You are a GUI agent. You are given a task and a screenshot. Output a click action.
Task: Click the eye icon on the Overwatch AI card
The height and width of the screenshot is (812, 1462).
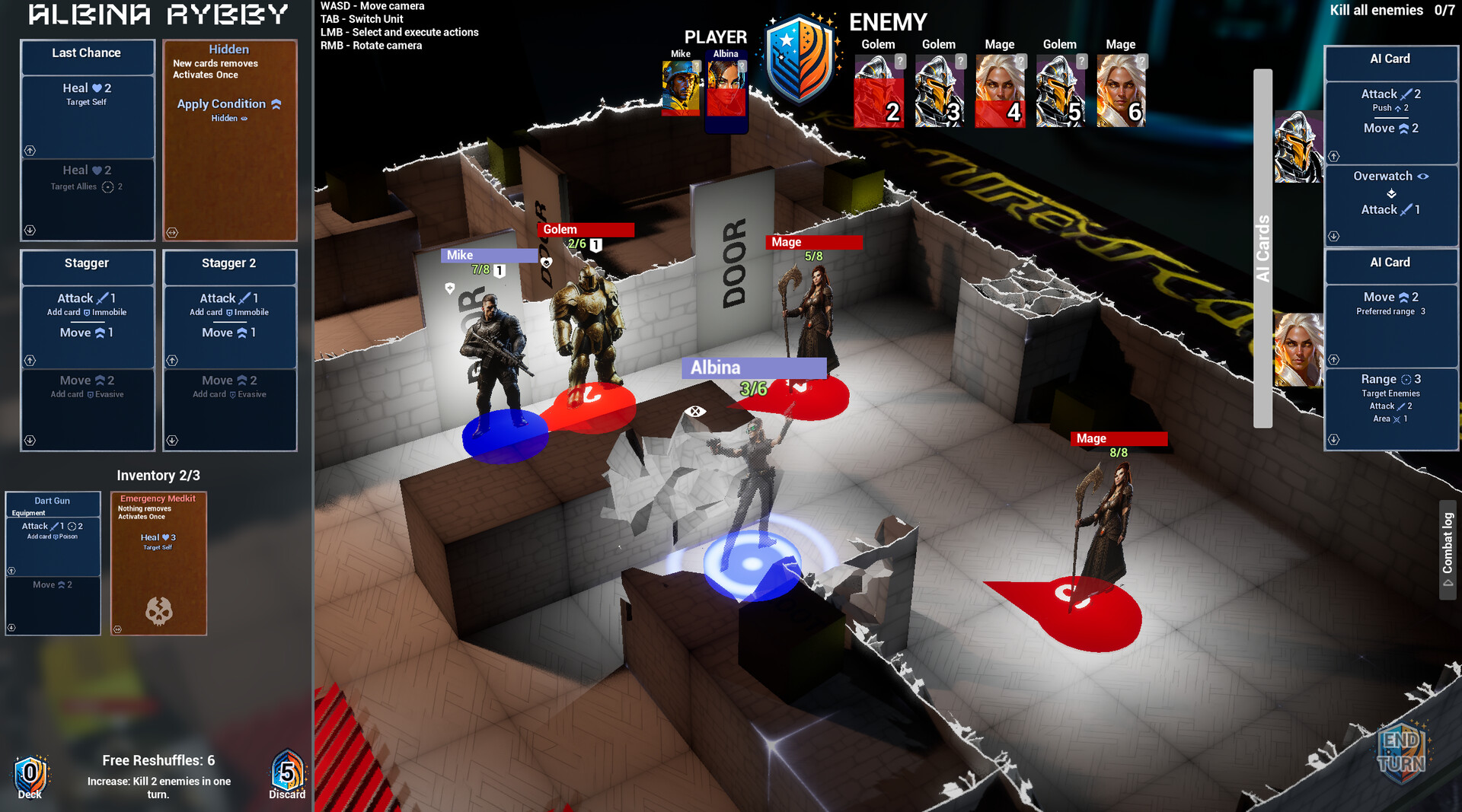click(x=1422, y=176)
